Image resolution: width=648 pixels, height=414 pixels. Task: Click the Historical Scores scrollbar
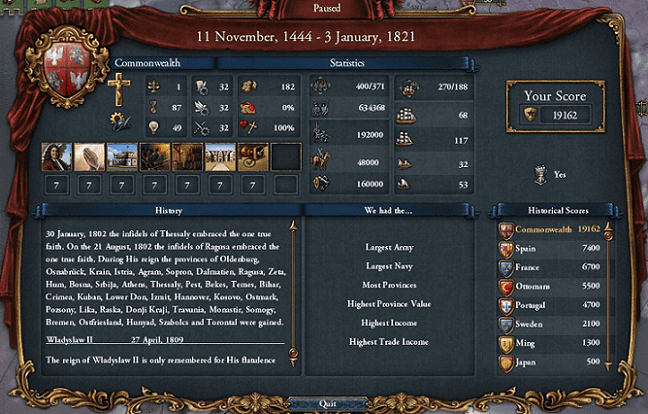coord(607,297)
